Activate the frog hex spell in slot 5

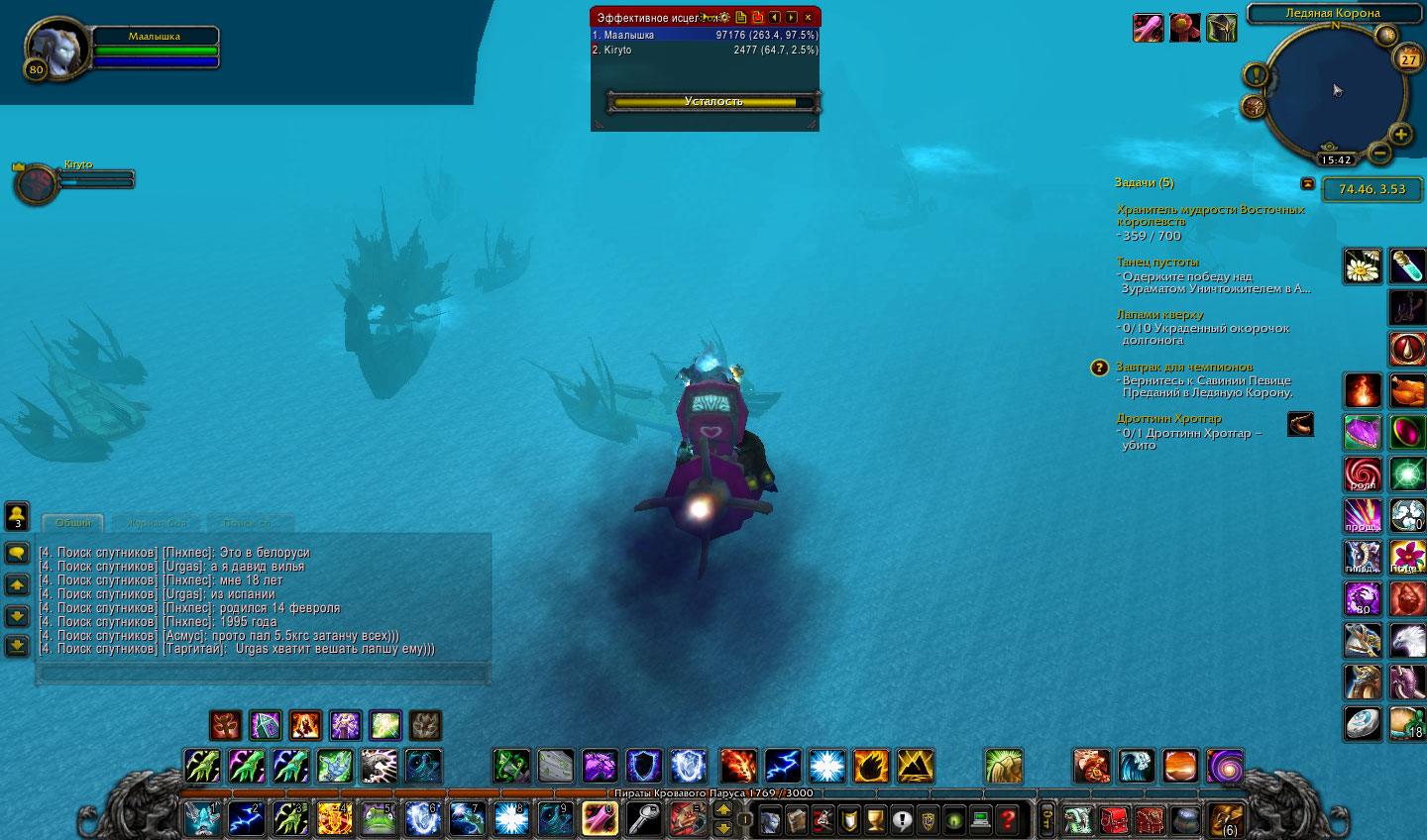(x=379, y=819)
